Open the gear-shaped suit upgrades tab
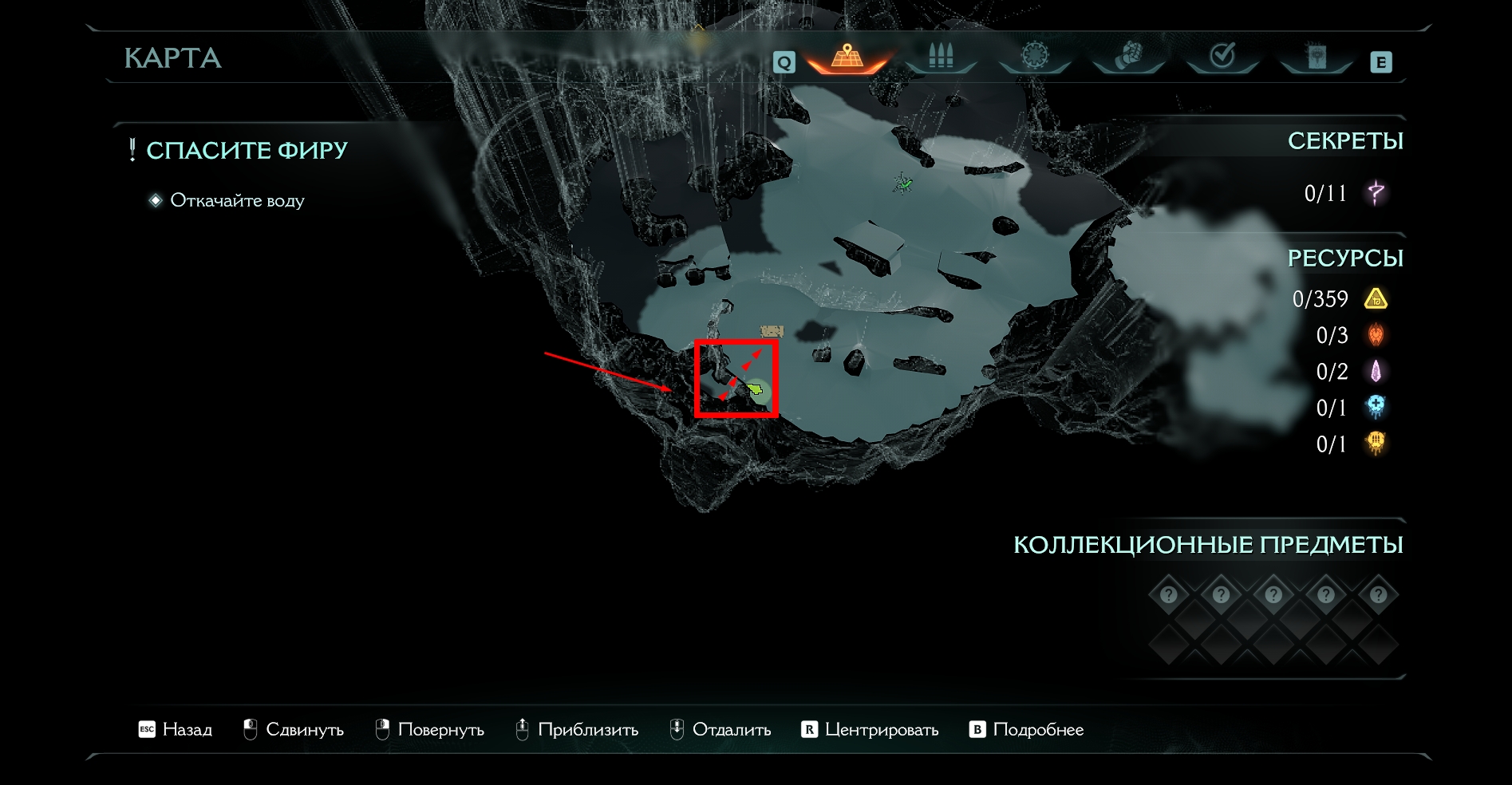 [x=1035, y=57]
